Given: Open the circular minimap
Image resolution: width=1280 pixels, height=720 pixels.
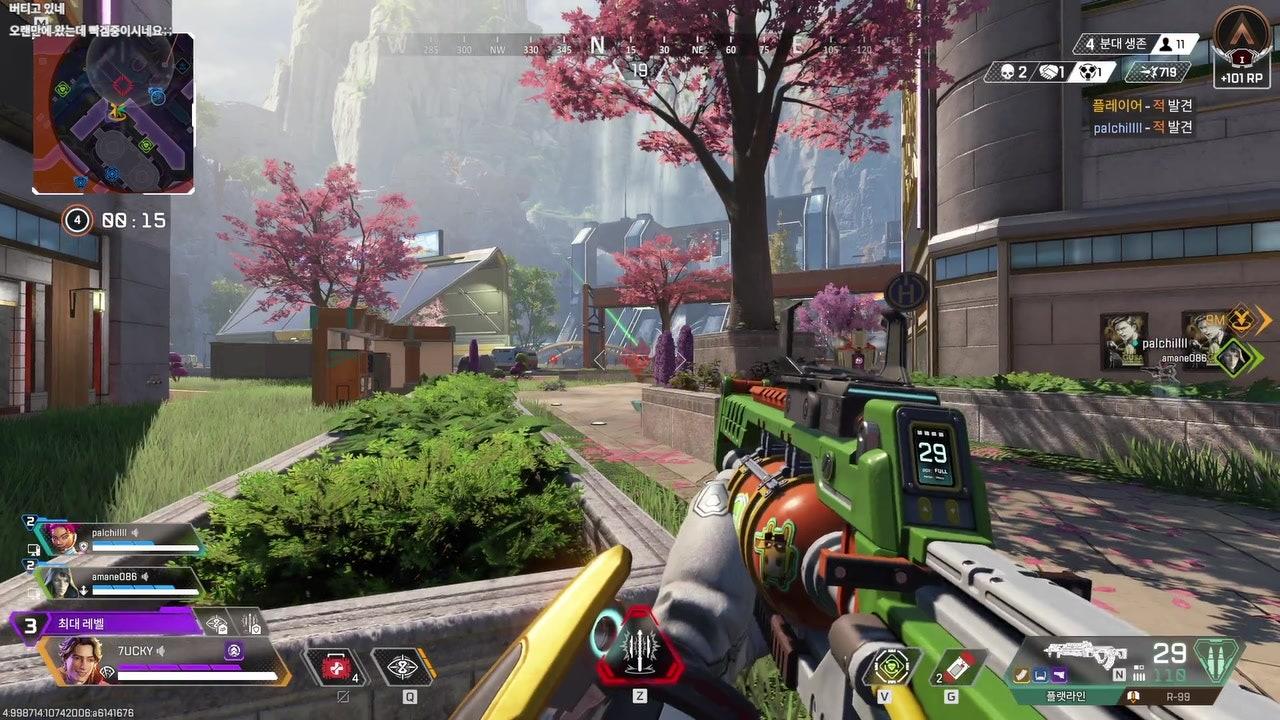Looking at the screenshot, I should [113, 112].
